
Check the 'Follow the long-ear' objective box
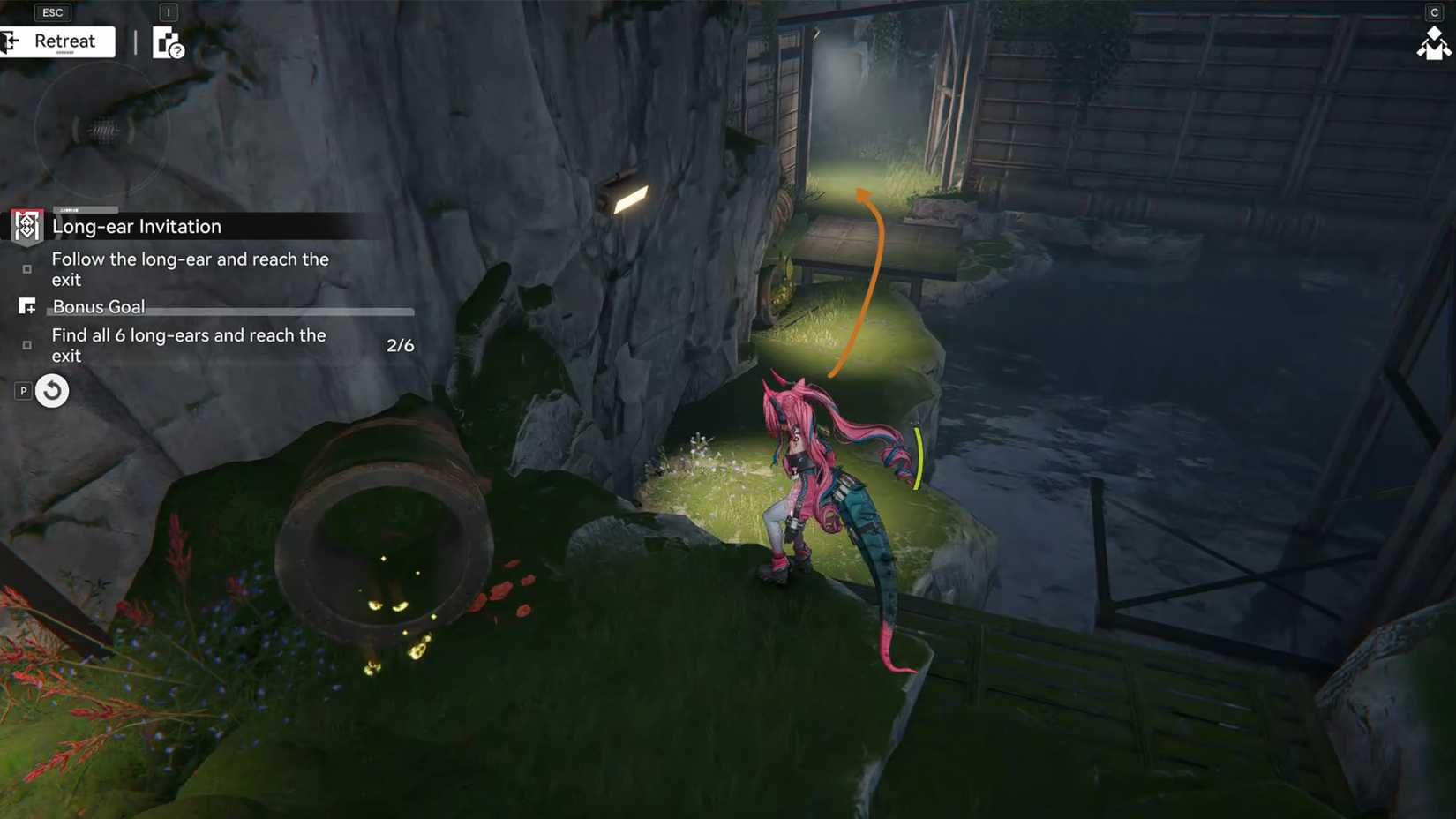[x=27, y=269]
